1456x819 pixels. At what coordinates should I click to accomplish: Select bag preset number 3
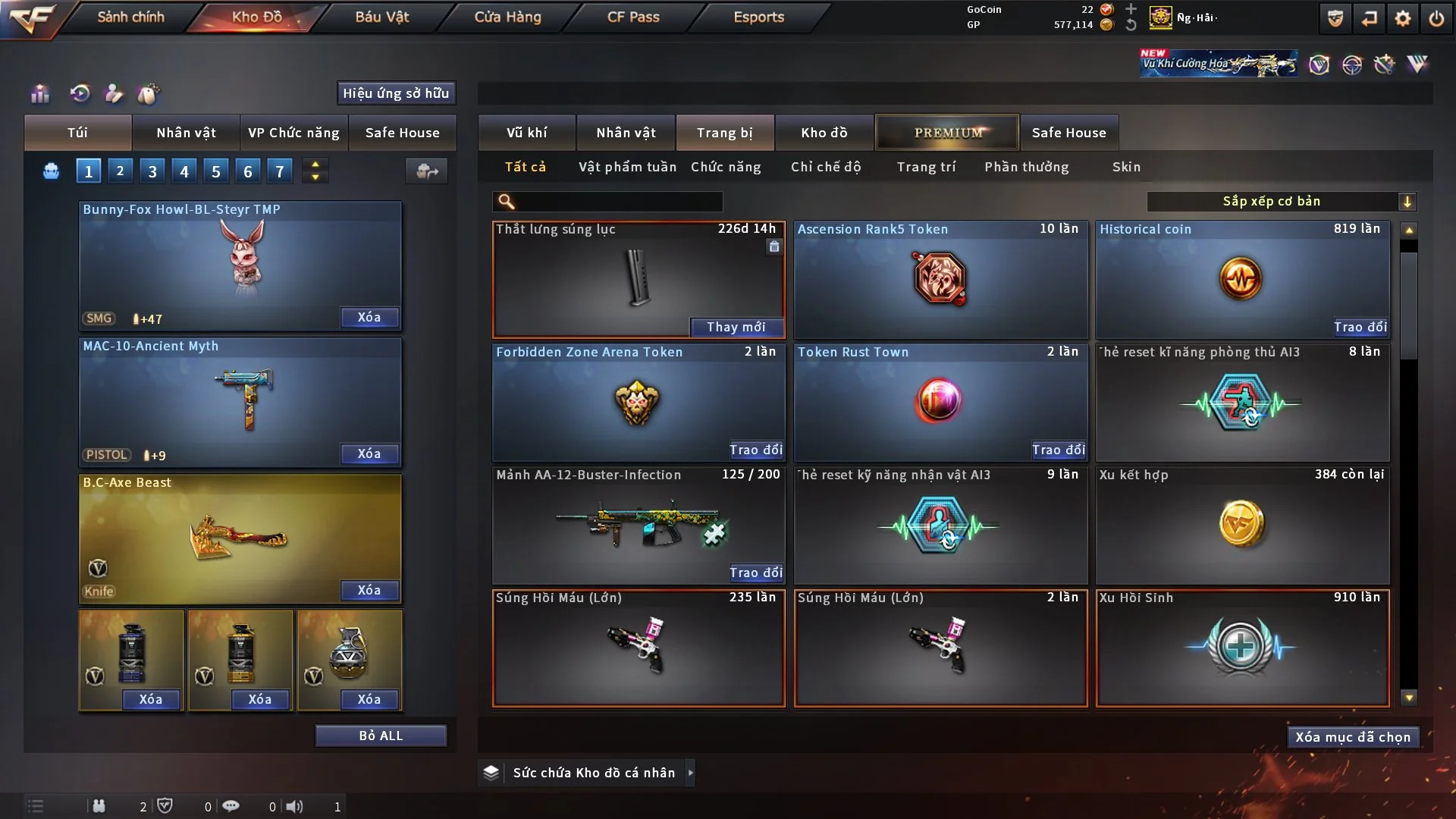(152, 171)
